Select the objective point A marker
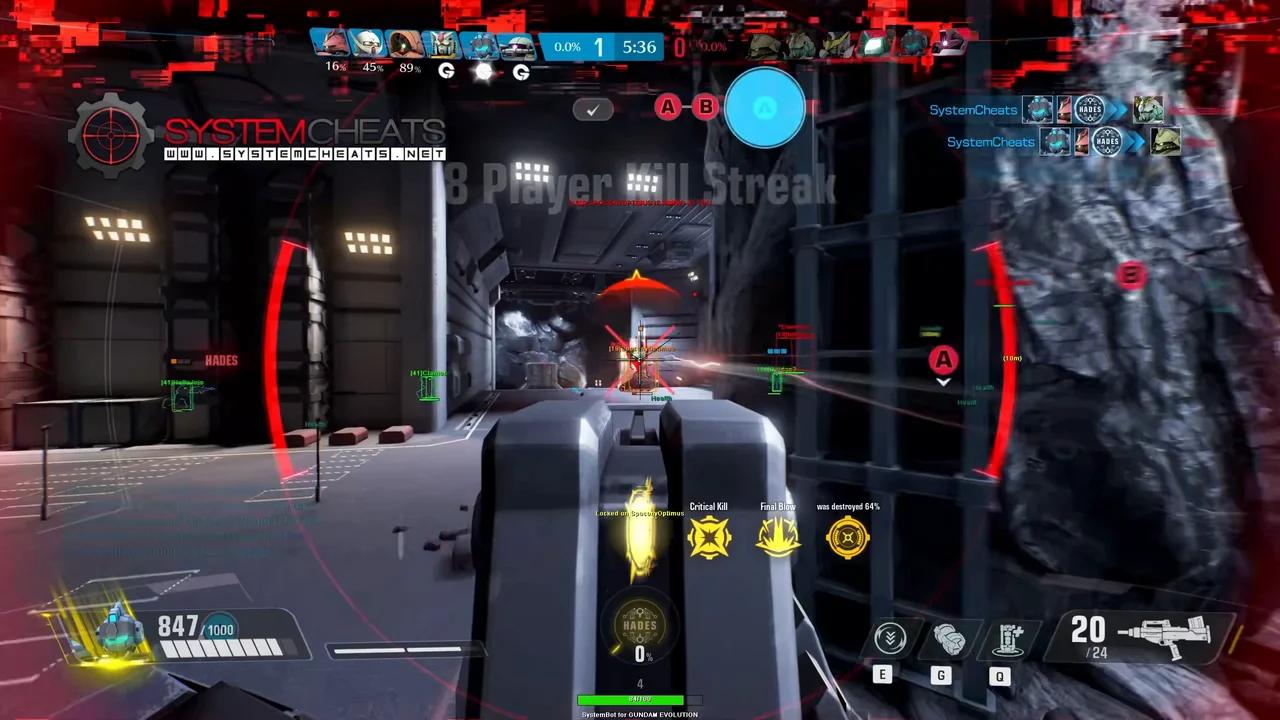The image size is (1280, 720). pos(942,360)
